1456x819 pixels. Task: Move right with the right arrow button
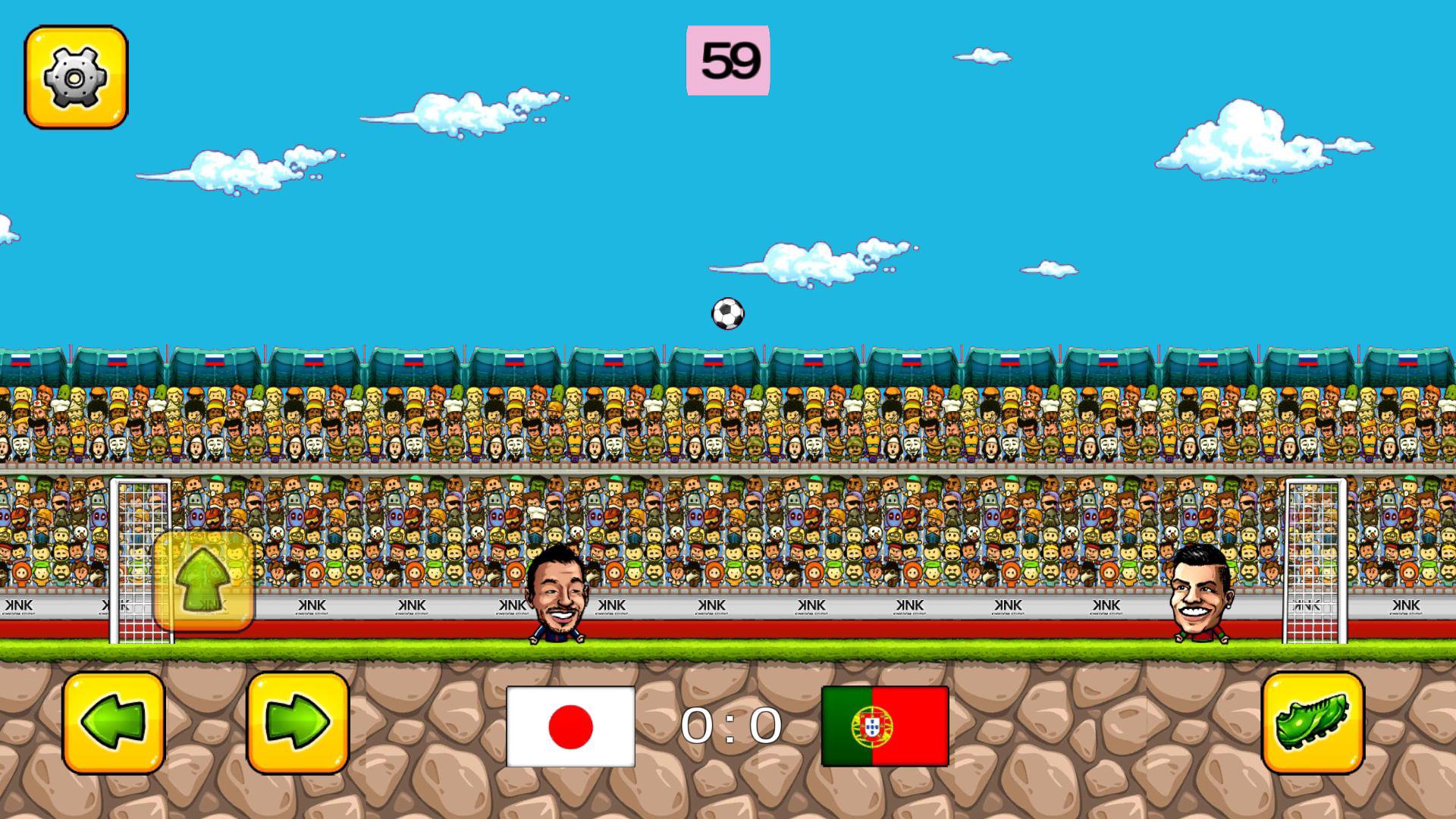298,723
